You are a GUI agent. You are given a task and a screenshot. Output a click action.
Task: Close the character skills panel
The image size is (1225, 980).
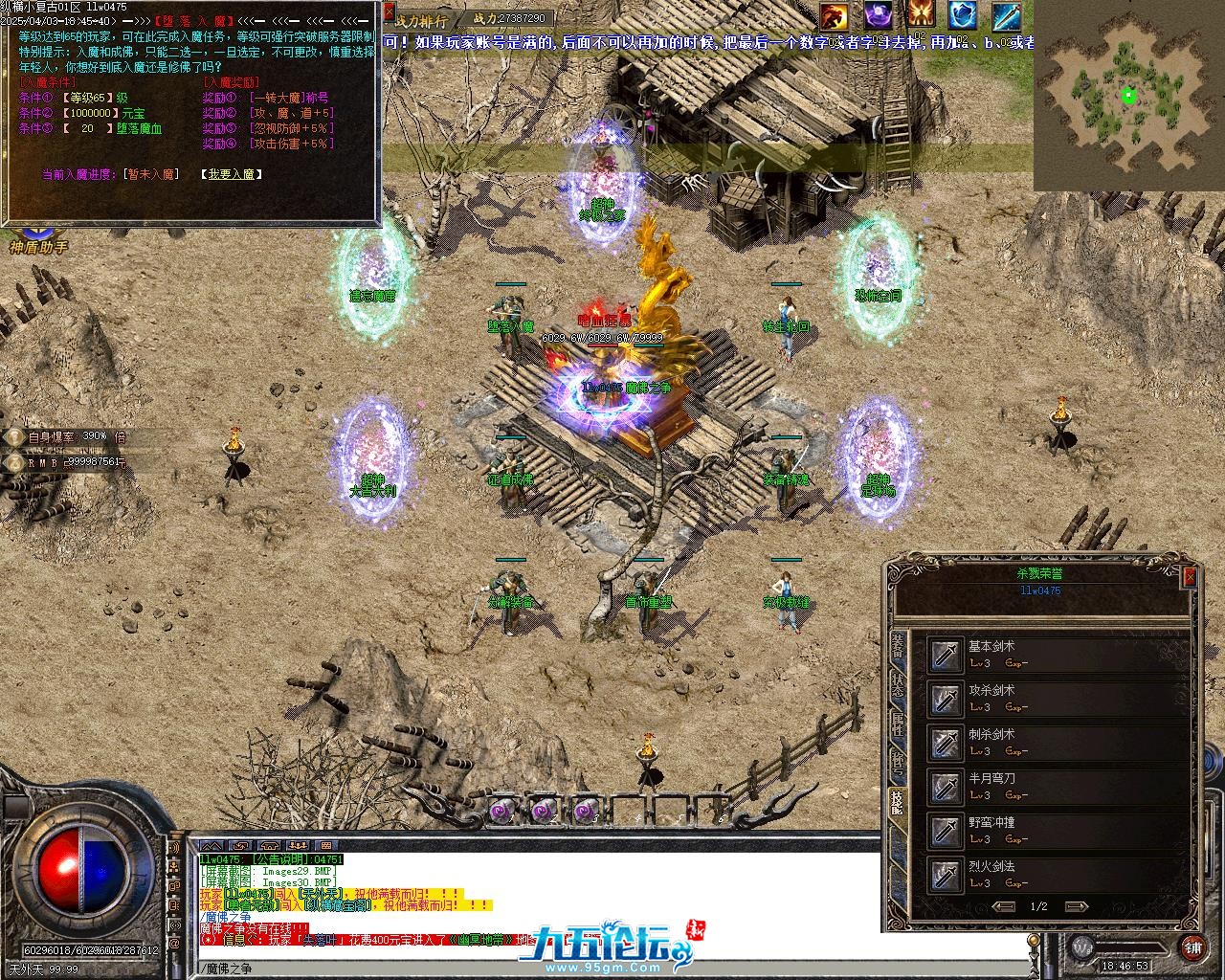pos(1190,576)
